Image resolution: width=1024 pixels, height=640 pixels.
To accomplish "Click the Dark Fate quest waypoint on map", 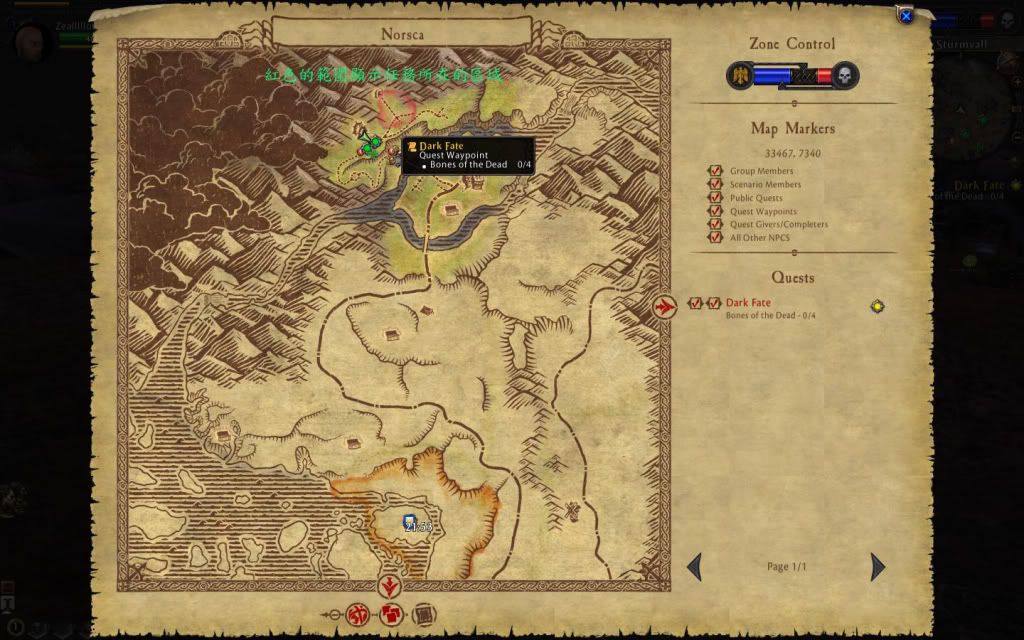I will point(369,145).
